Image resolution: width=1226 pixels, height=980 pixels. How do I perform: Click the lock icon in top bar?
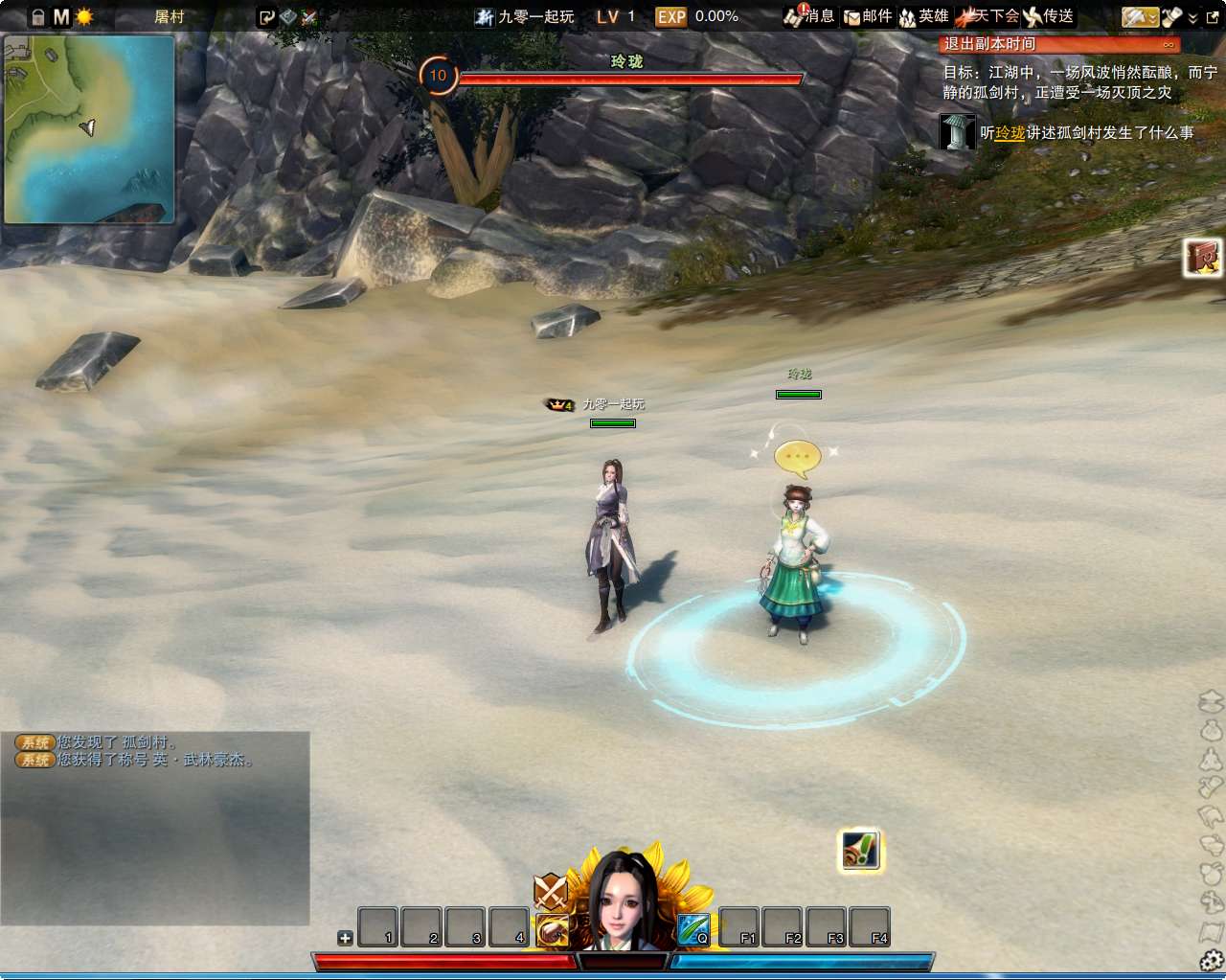37,17
